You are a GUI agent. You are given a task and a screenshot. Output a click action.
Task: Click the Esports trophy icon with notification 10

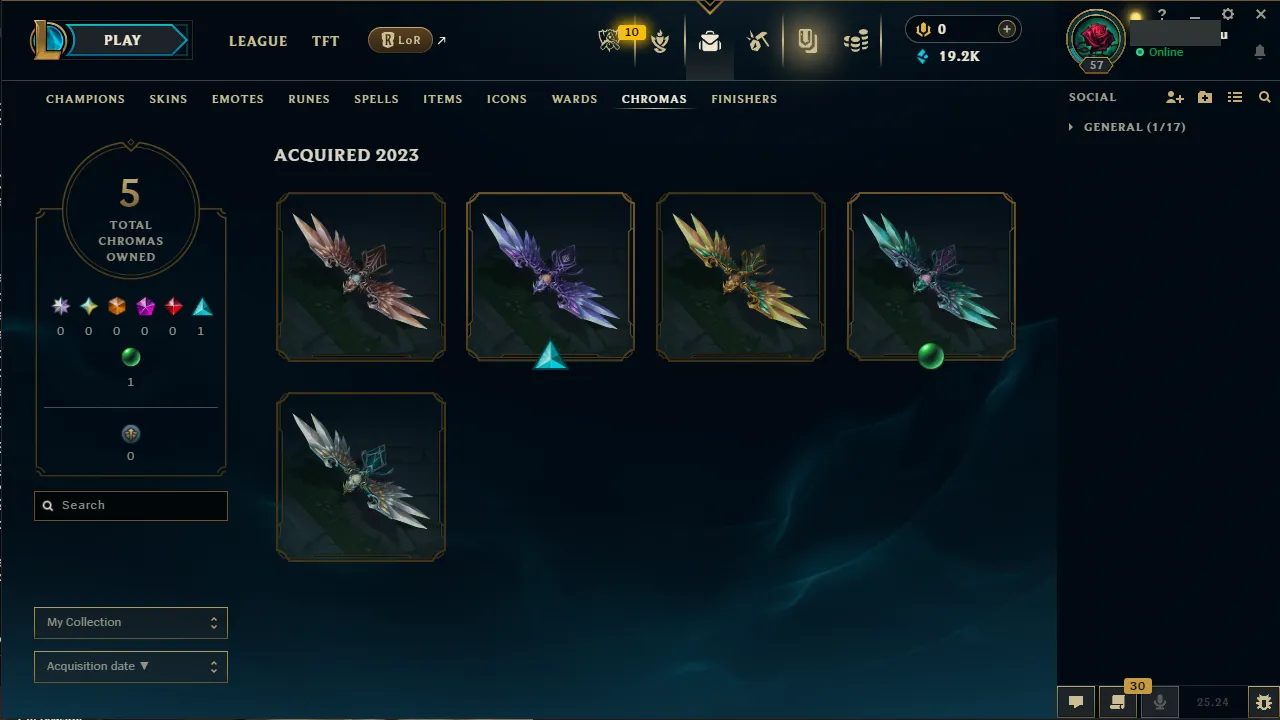click(612, 38)
